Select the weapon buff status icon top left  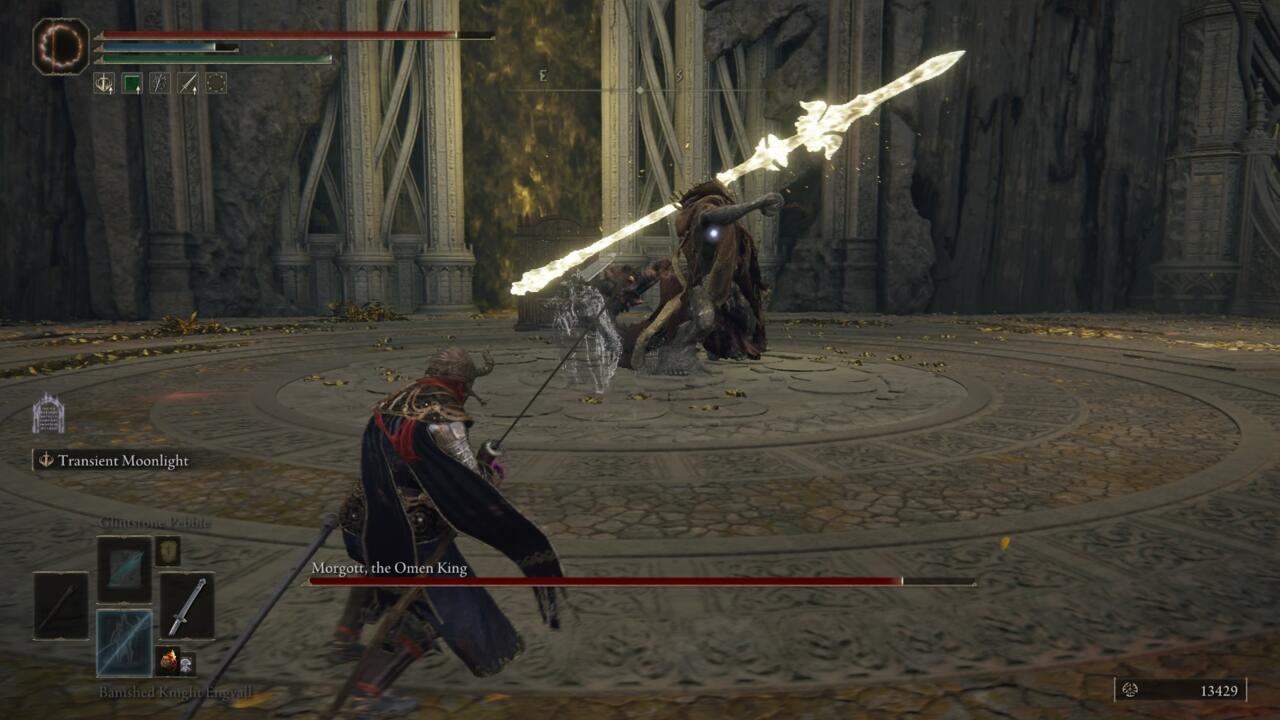click(104, 83)
